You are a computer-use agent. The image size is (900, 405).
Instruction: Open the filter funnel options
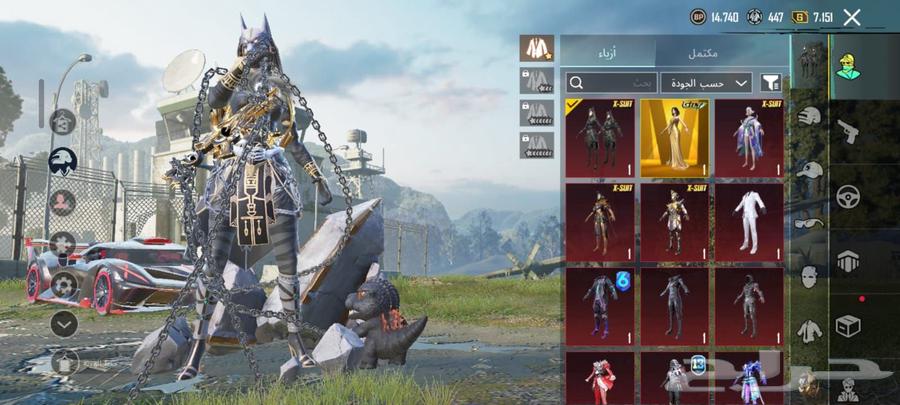click(x=771, y=83)
